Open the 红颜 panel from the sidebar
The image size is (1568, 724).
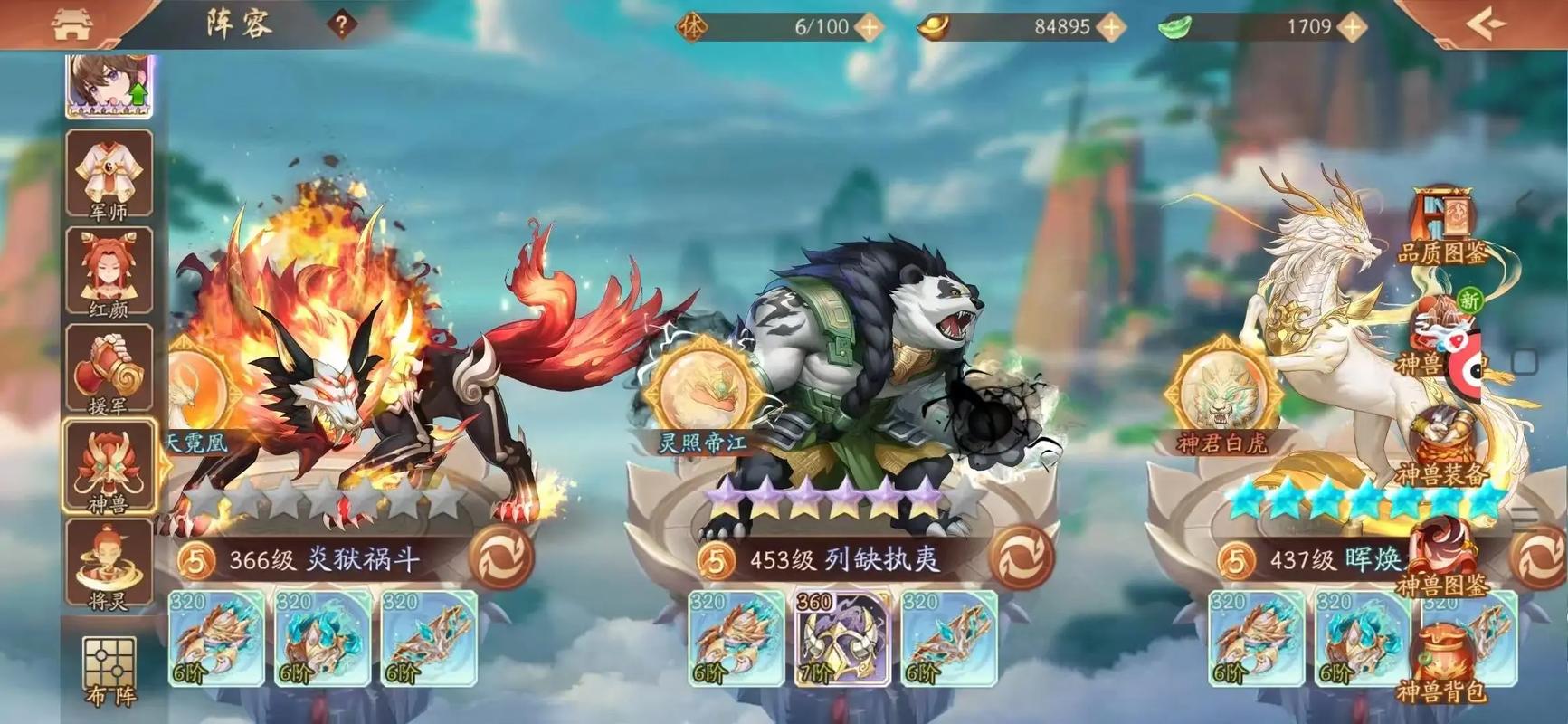(109, 271)
